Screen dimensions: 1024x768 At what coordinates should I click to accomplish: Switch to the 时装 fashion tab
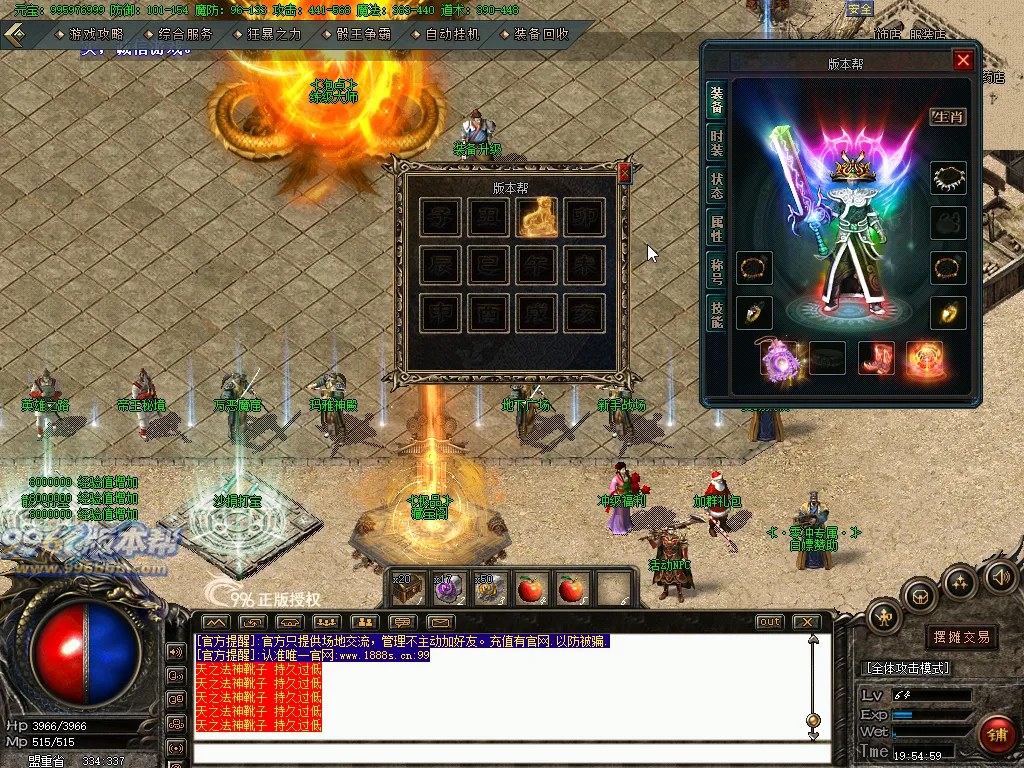[x=716, y=143]
